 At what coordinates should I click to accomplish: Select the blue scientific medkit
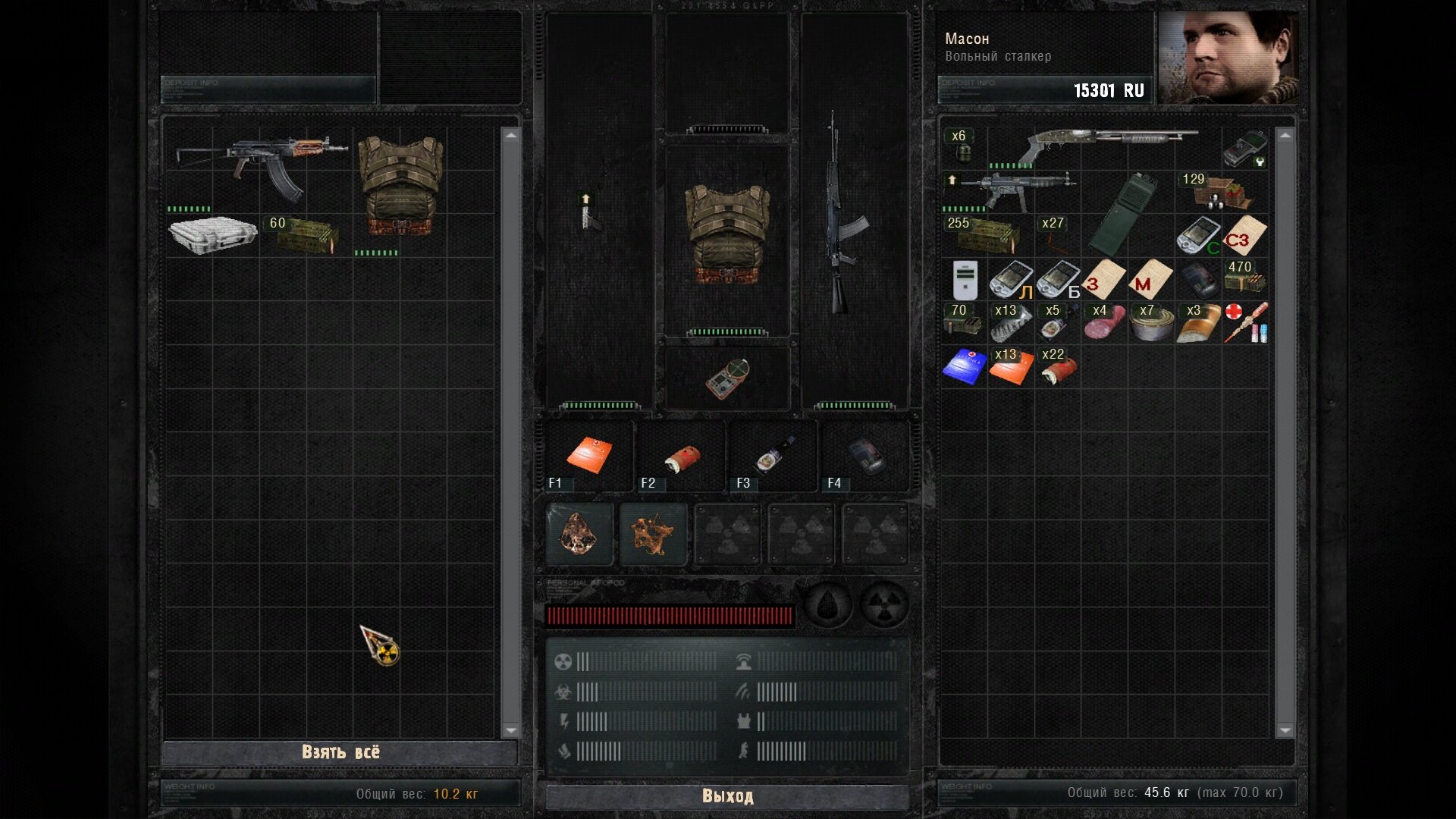click(x=964, y=366)
